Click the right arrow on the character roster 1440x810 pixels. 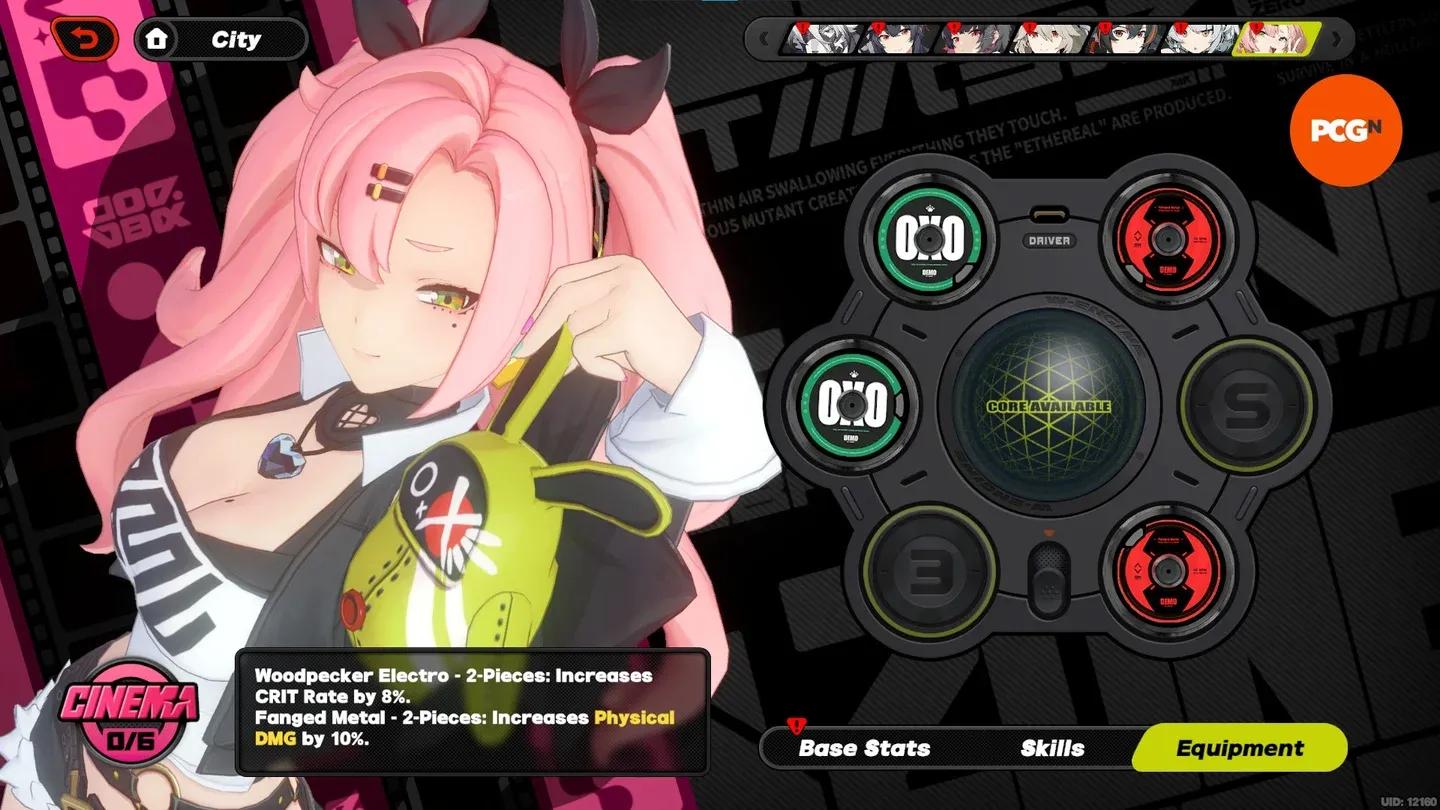(x=1337, y=40)
